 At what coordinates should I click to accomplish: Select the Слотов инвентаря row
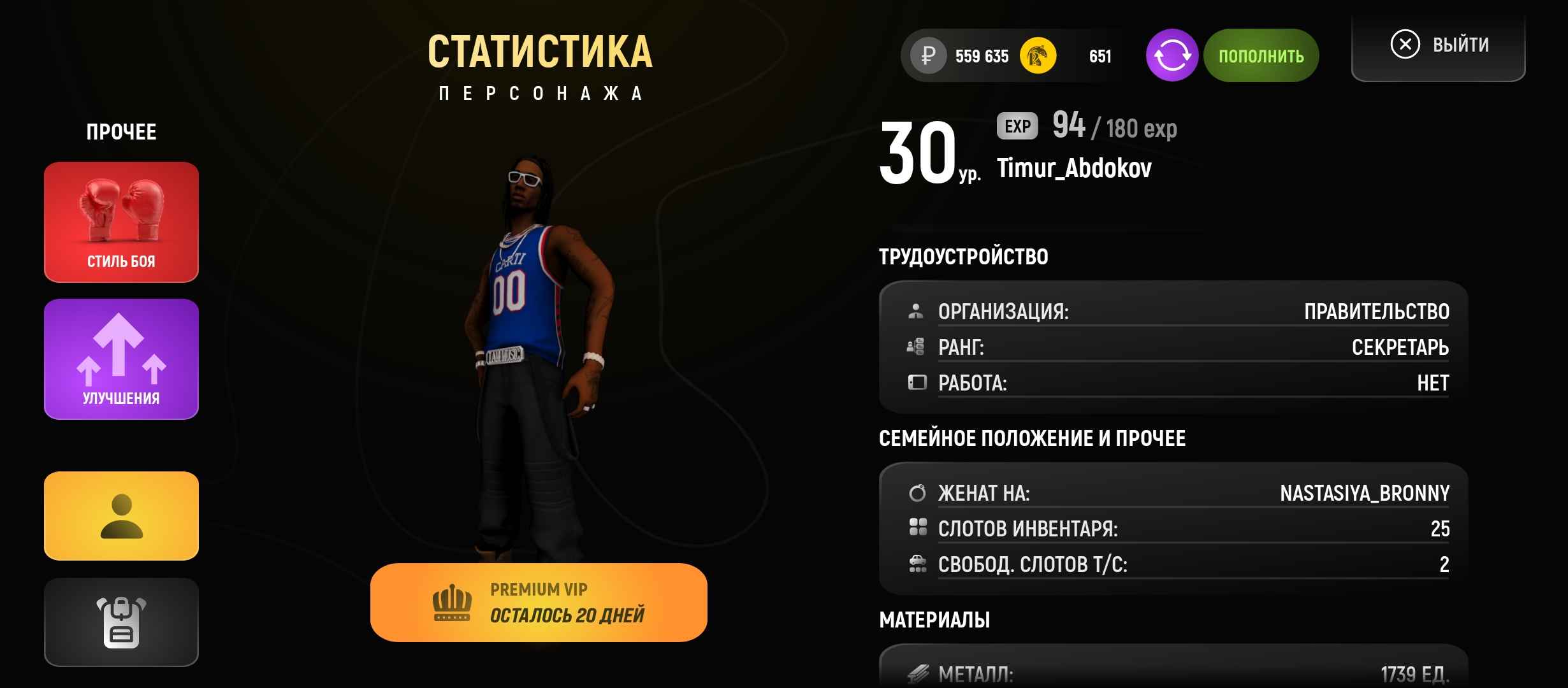pyautogui.click(x=1177, y=529)
